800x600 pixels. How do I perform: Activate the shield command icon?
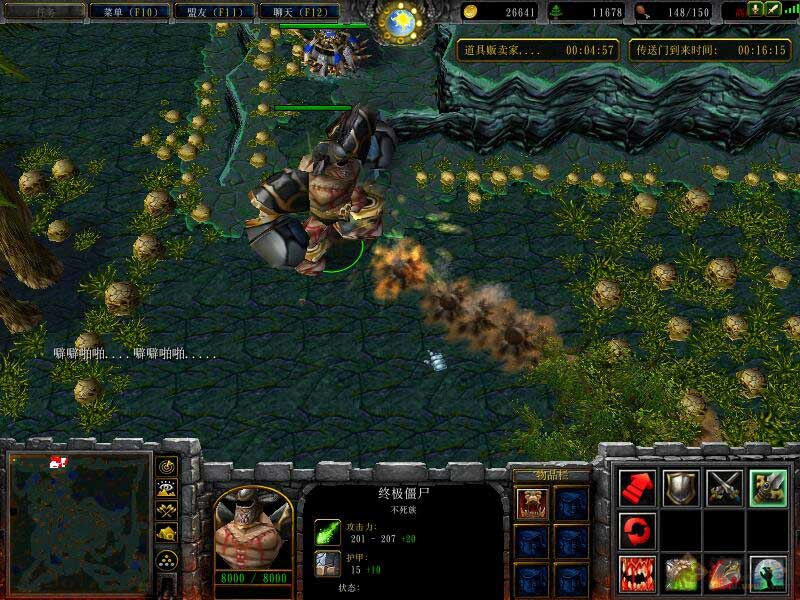[681, 487]
